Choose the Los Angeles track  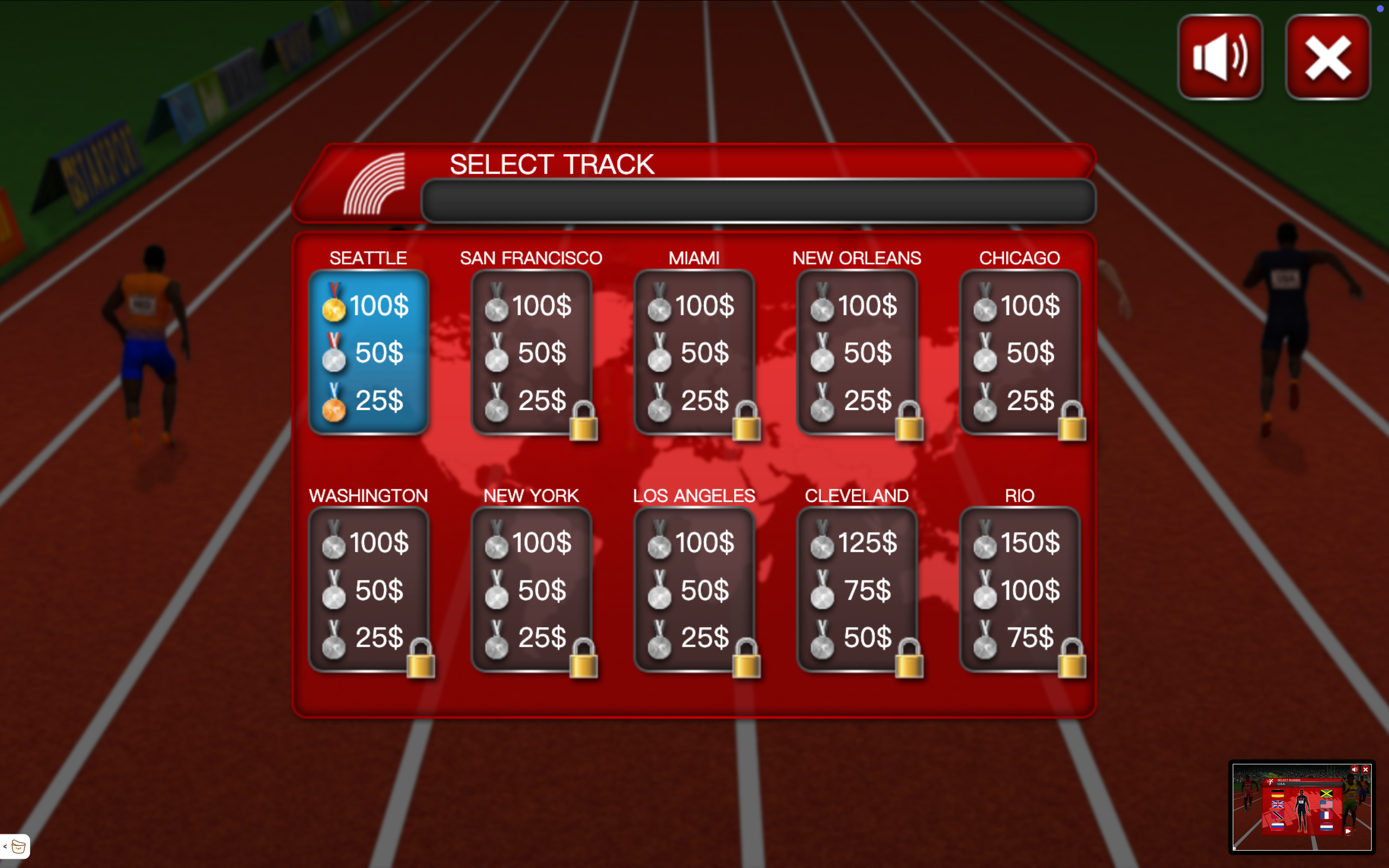[x=693, y=590]
